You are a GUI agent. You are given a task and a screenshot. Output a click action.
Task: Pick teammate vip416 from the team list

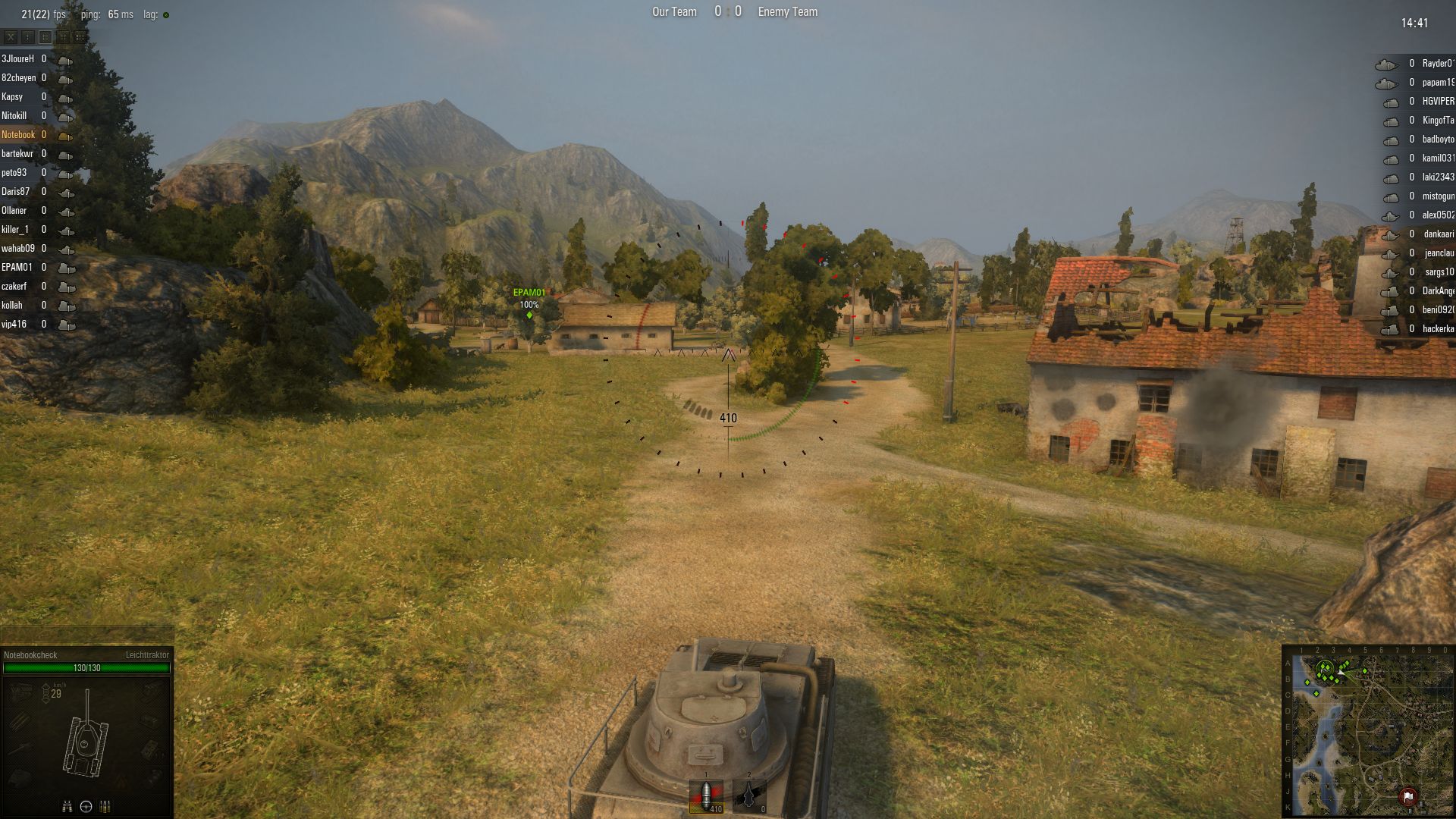[x=14, y=325]
